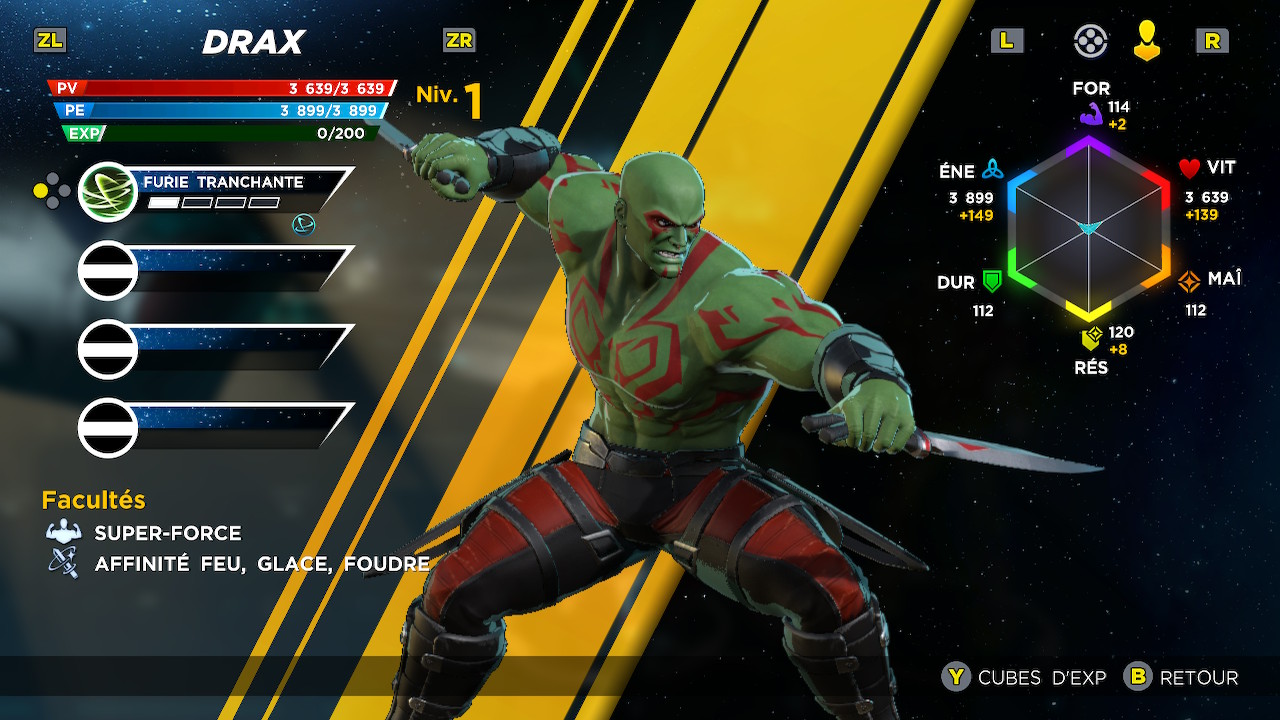The height and width of the screenshot is (720, 1280).
Task: Click the green DUR shield icon
Action: tap(992, 281)
